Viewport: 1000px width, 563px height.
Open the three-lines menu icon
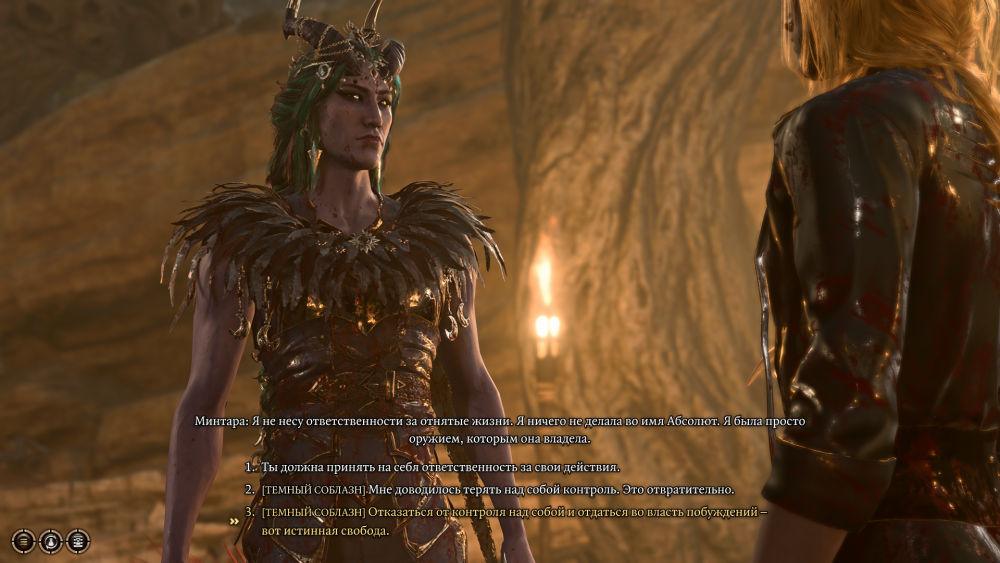pos(23,541)
